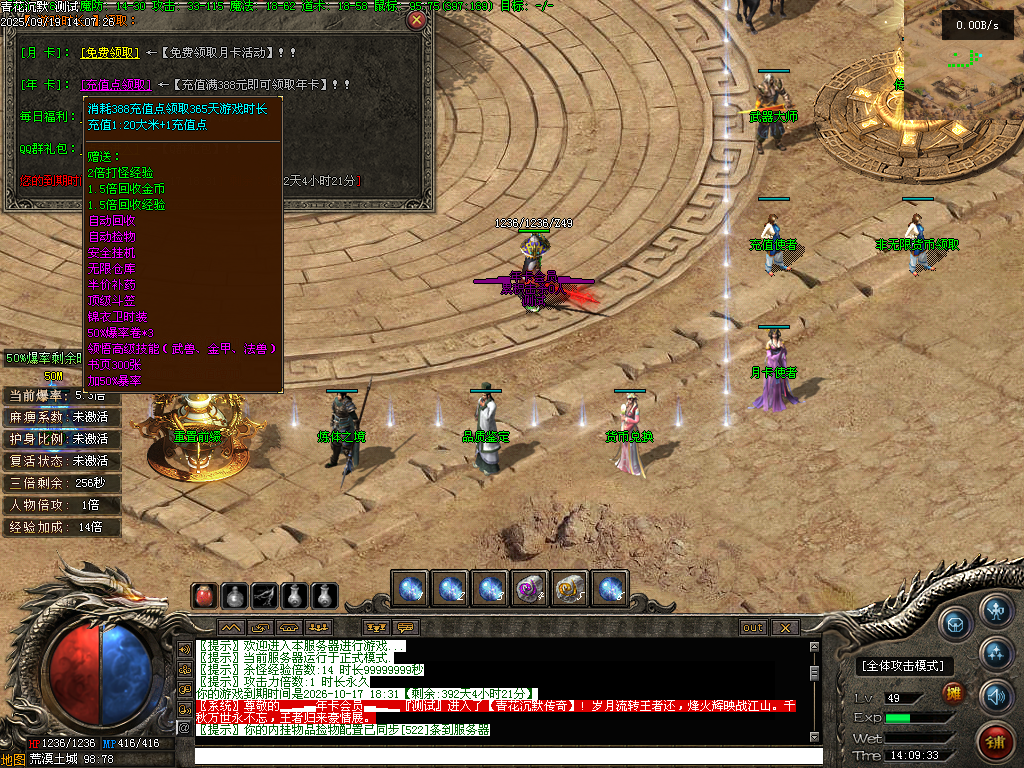
Task: Use the red health potion slot
Action: 204,596
